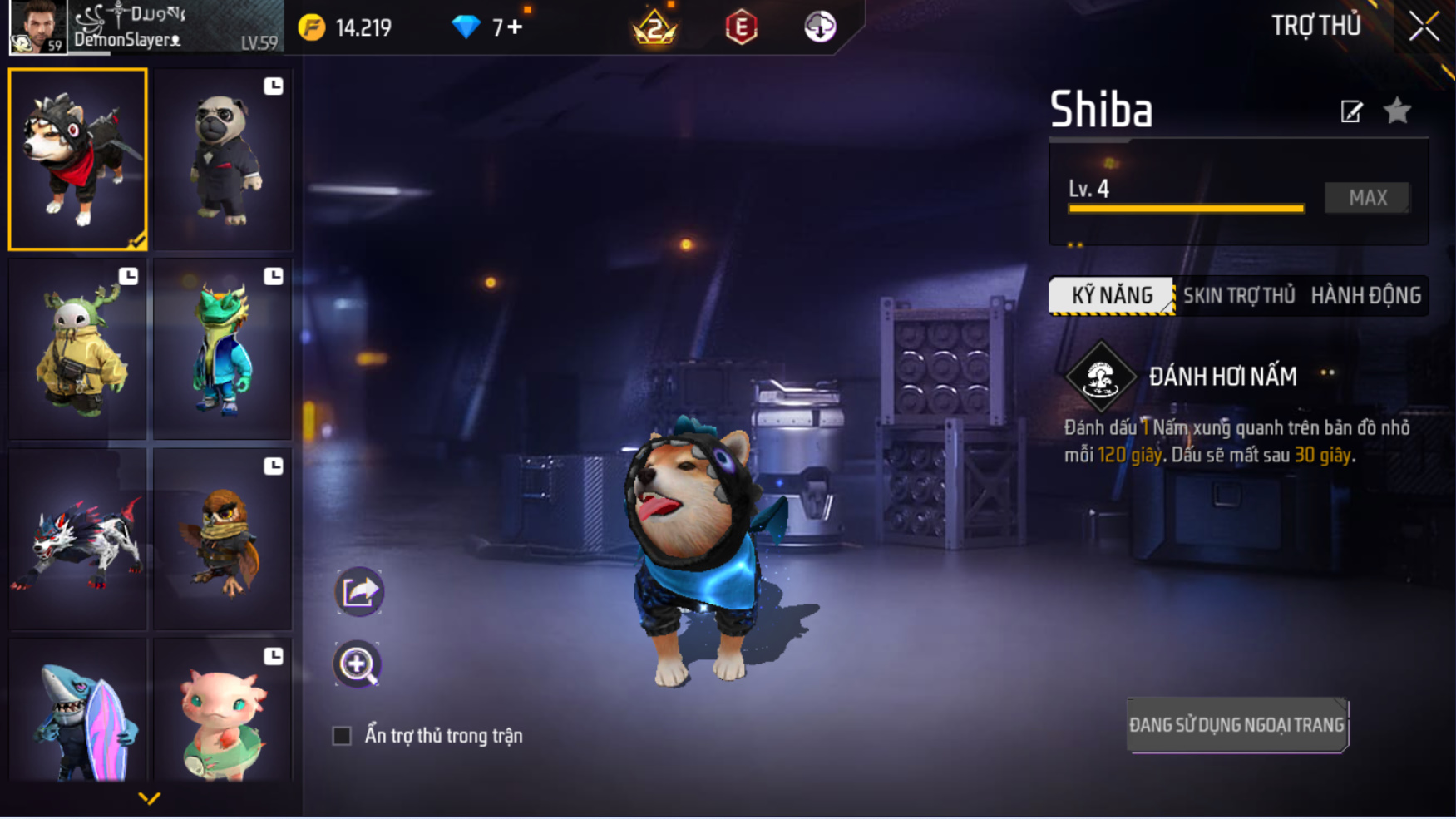Select the Shiba pet thumbnail
1456x819 pixels.
tap(78, 159)
